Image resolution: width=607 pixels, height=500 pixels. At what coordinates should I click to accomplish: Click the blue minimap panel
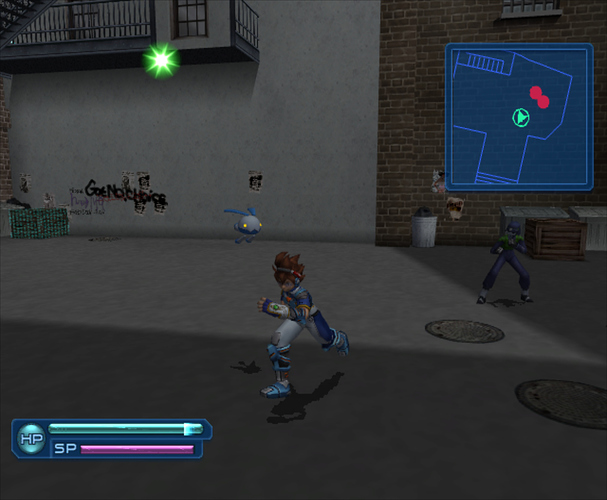pos(518,116)
